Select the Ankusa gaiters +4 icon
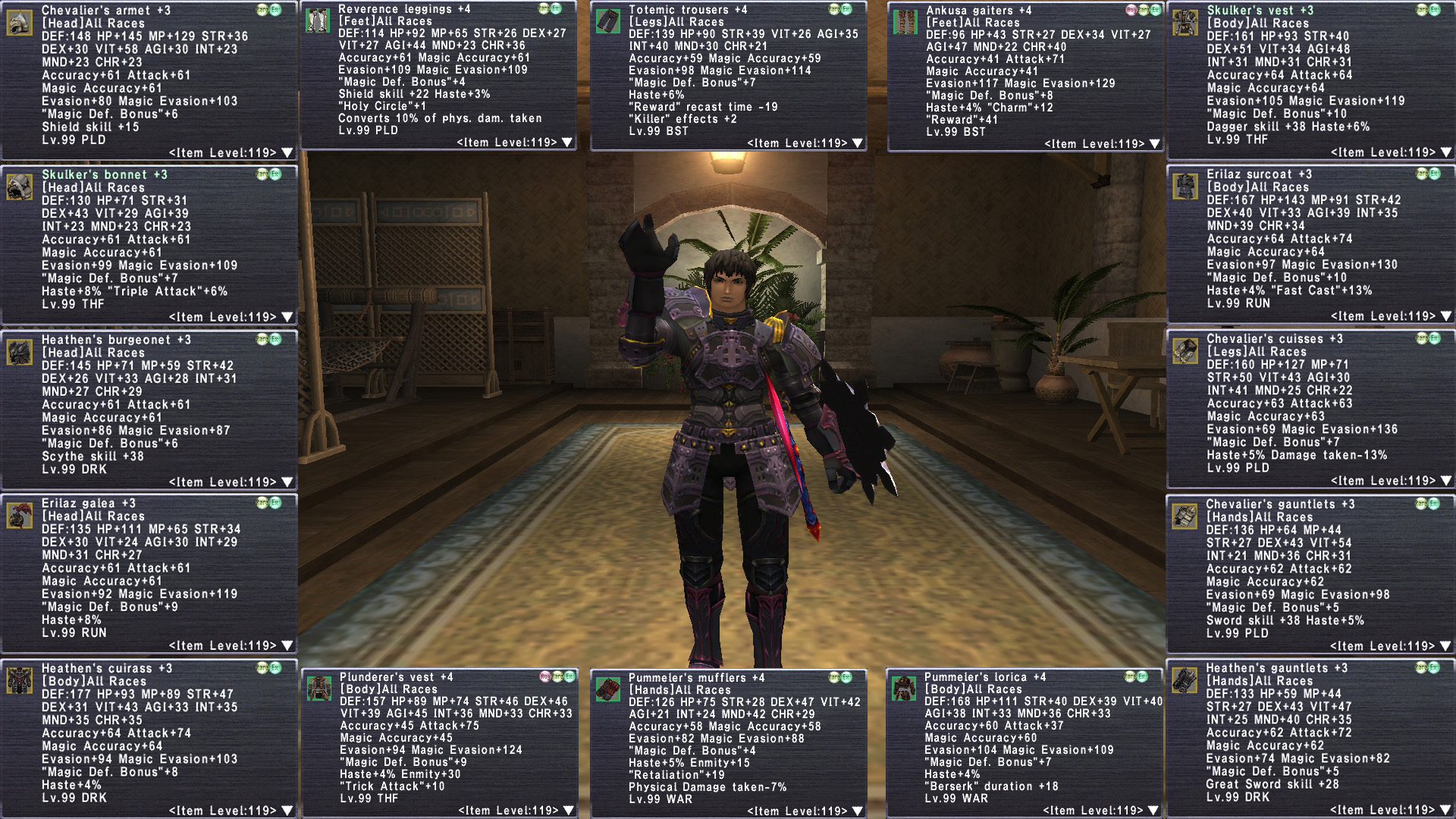The height and width of the screenshot is (819, 1456). pyautogui.click(x=905, y=22)
